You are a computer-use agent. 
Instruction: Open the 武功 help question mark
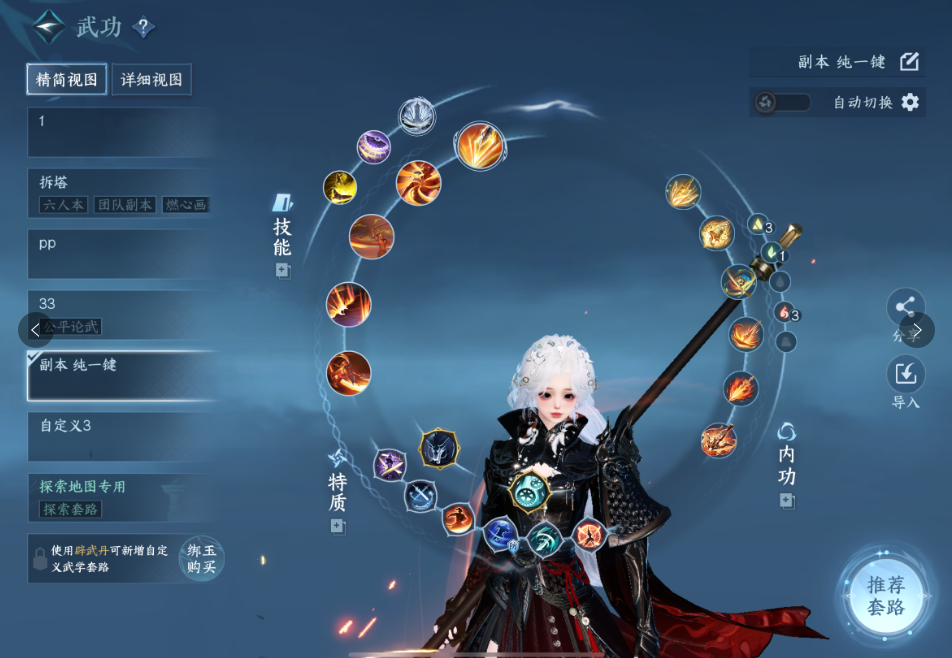coord(143,27)
